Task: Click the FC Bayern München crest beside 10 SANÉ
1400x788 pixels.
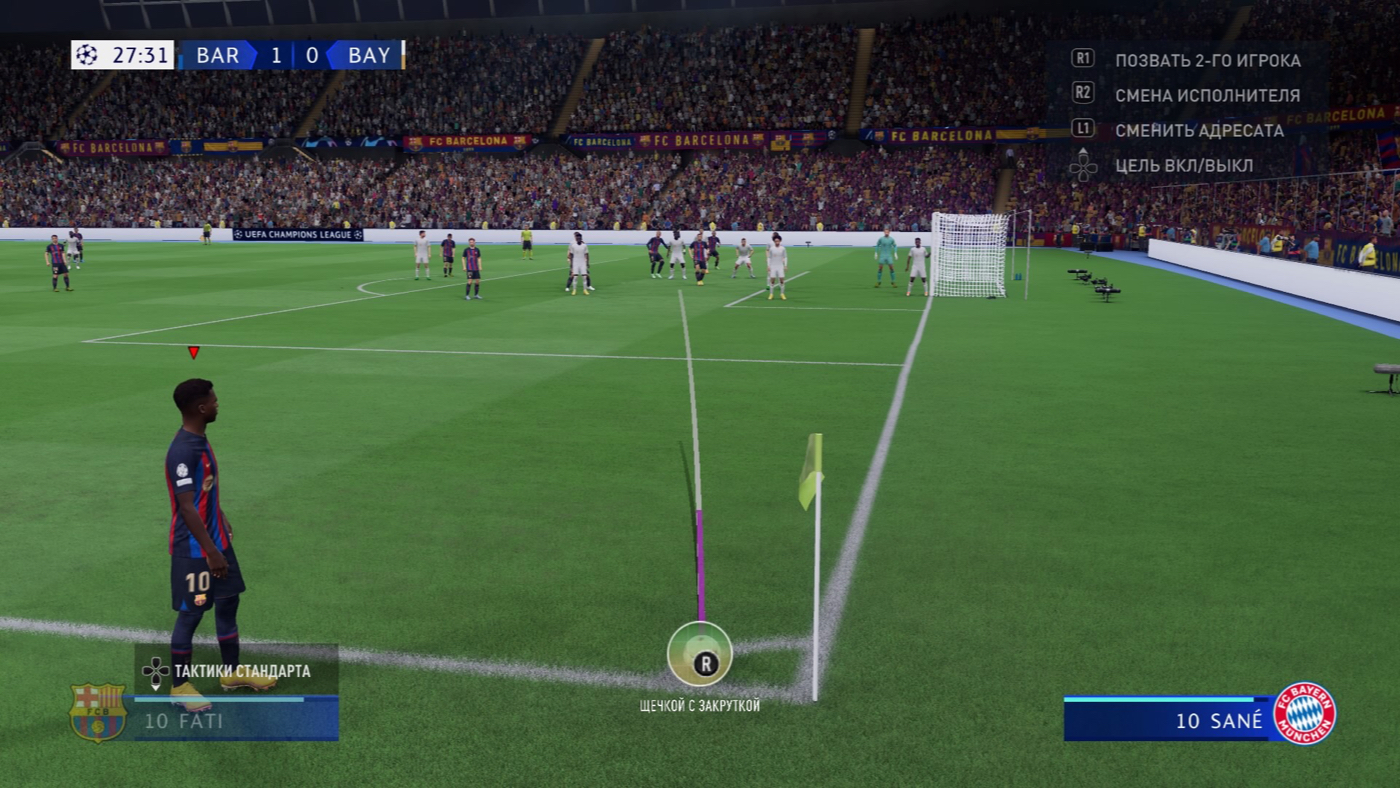Action: pyautogui.click(x=1308, y=712)
